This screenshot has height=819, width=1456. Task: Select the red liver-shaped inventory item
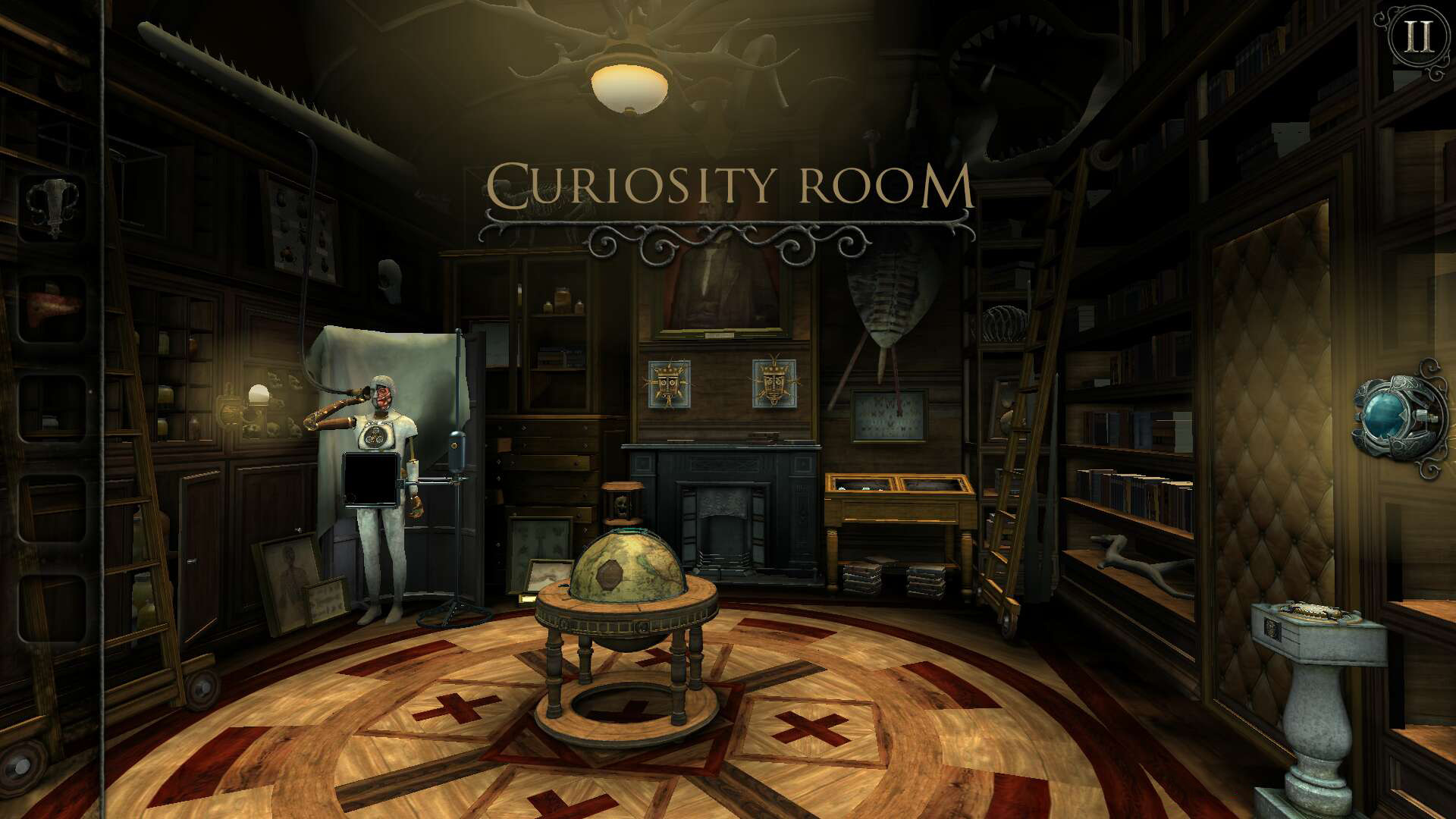(52, 307)
